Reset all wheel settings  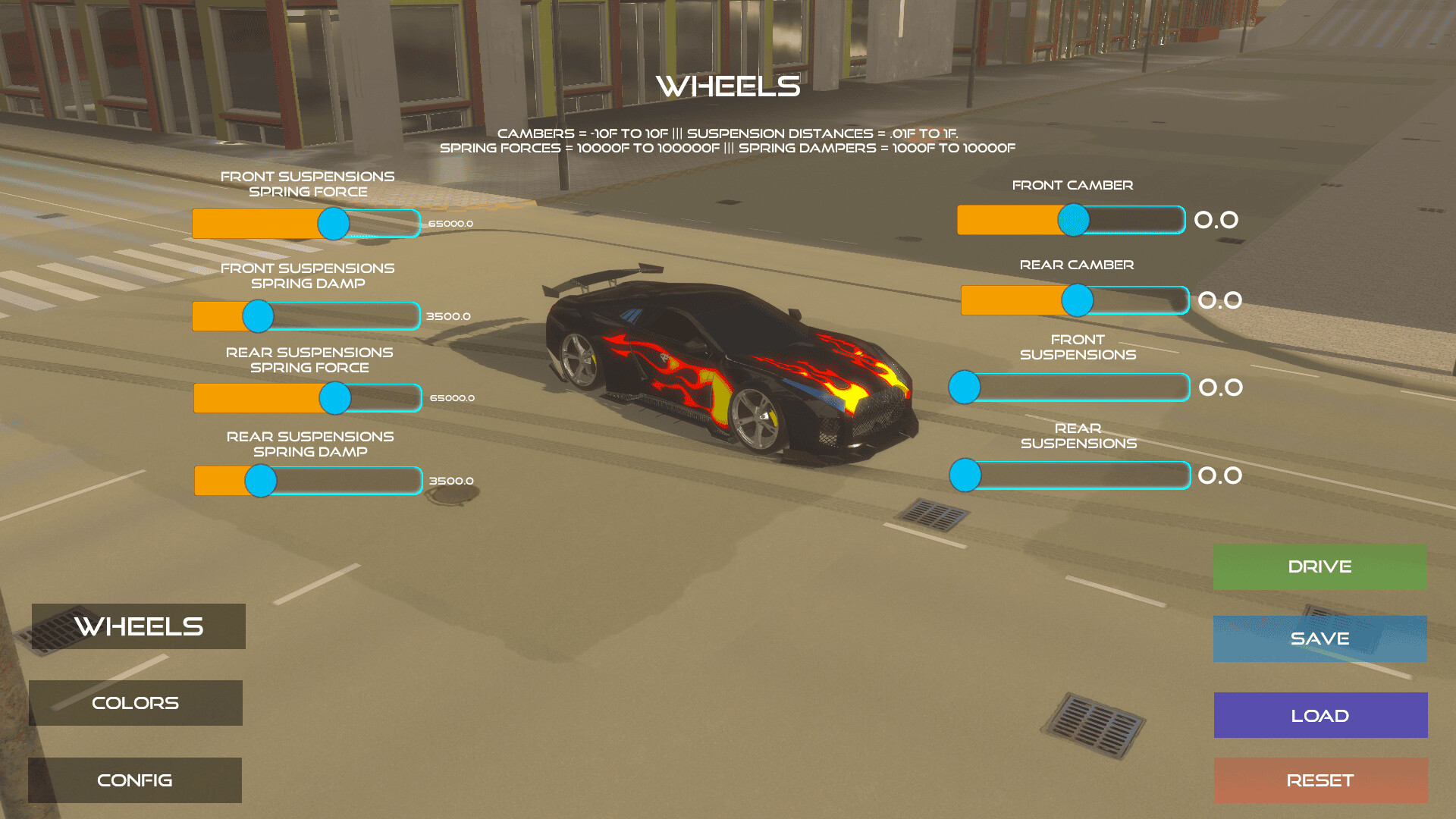pyautogui.click(x=1320, y=780)
